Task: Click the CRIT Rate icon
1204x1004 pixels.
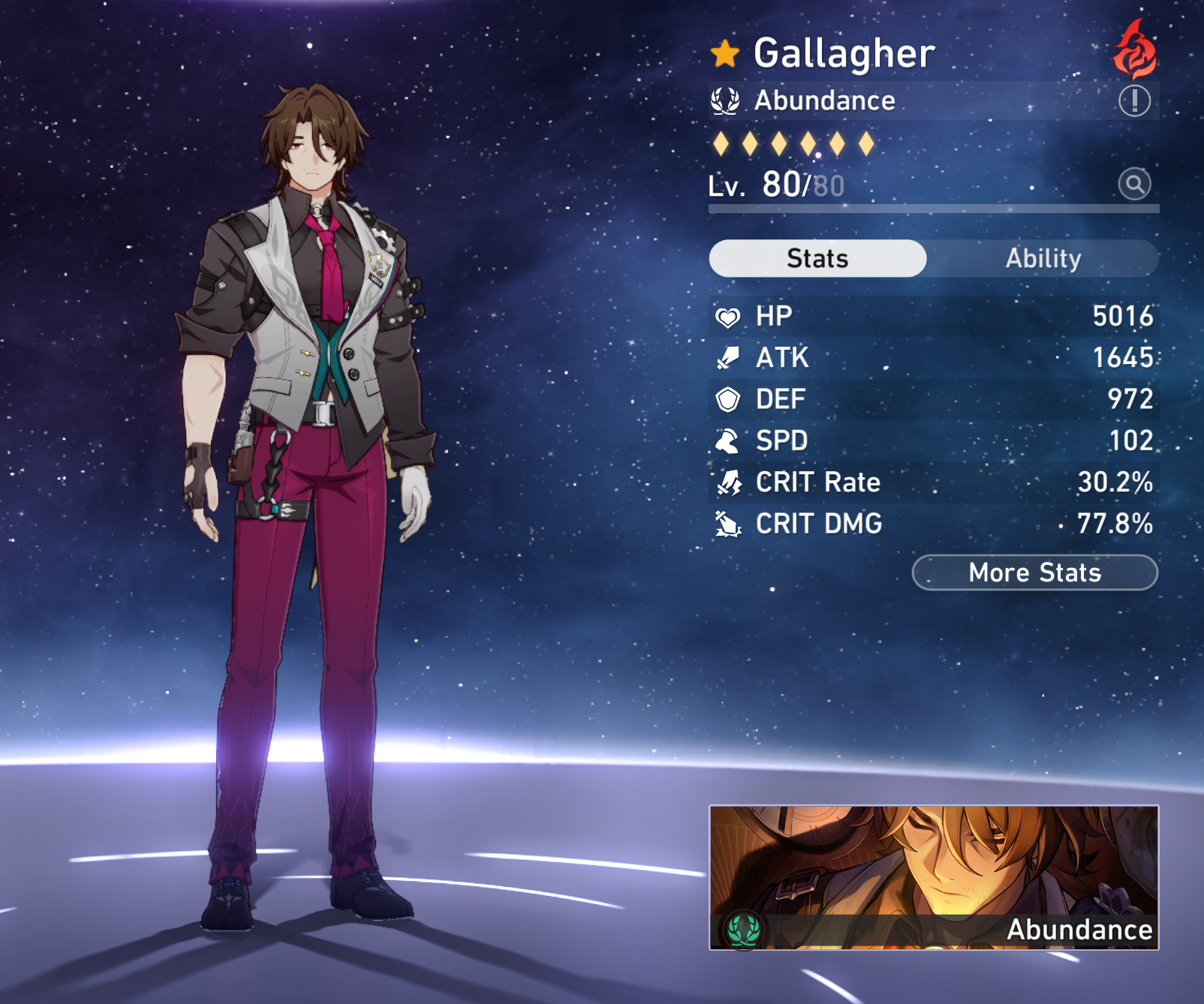Action: click(x=727, y=482)
